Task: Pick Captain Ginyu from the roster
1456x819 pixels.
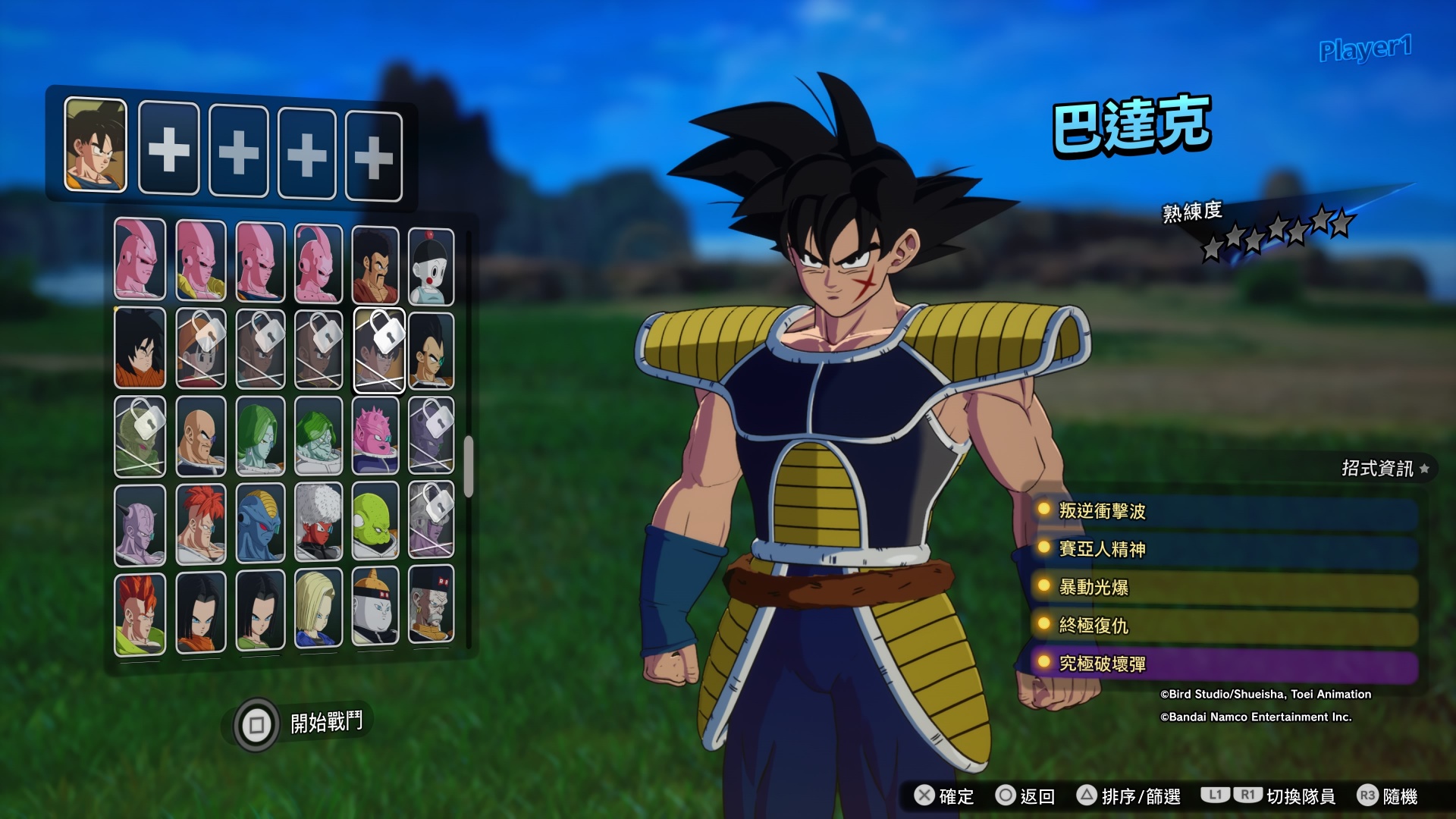Action: pyautogui.click(x=140, y=525)
